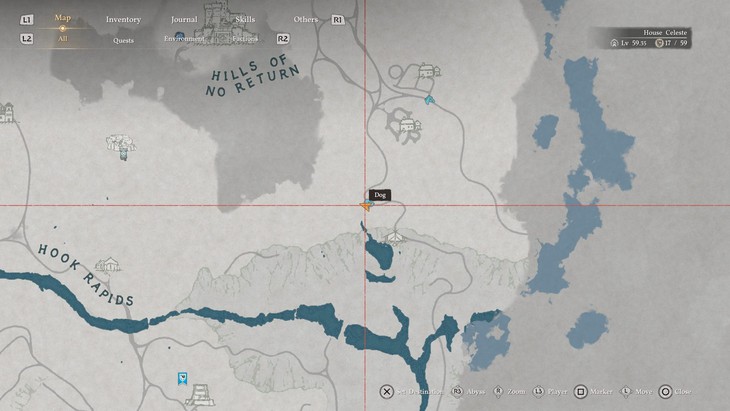Switch to the Inventory tab

coord(123,19)
